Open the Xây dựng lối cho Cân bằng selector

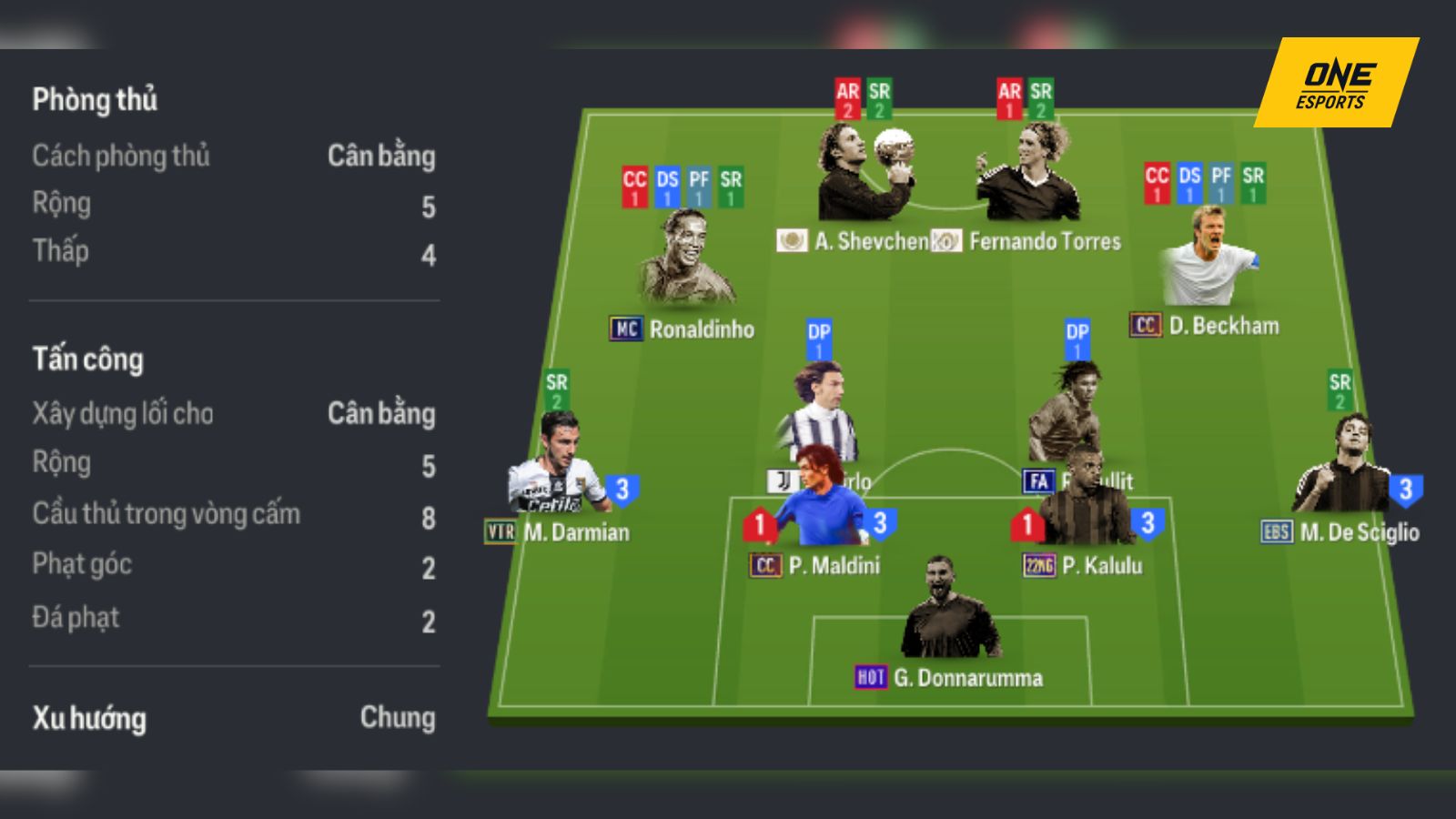(x=382, y=415)
